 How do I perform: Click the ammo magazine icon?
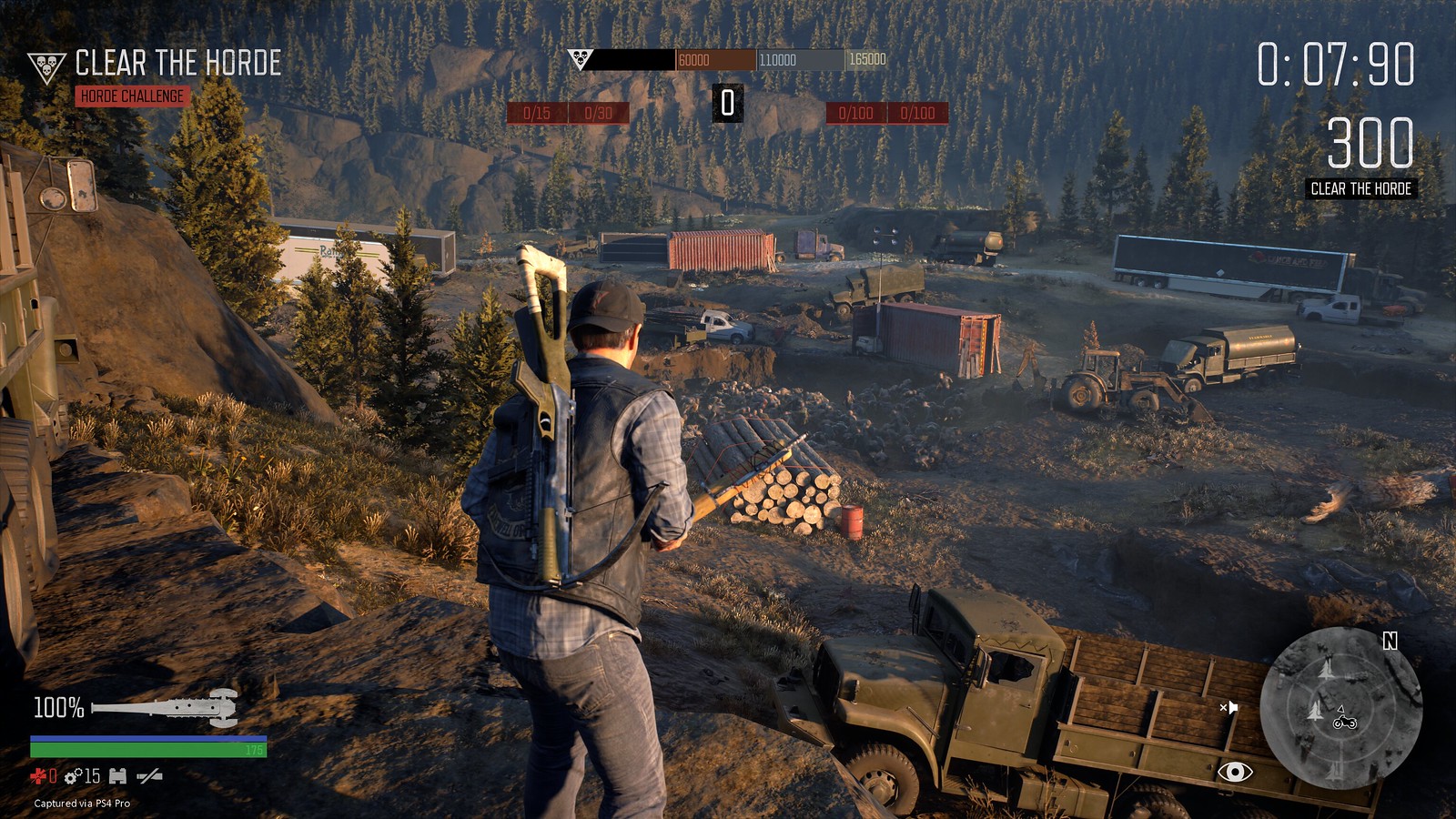(x=116, y=775)
